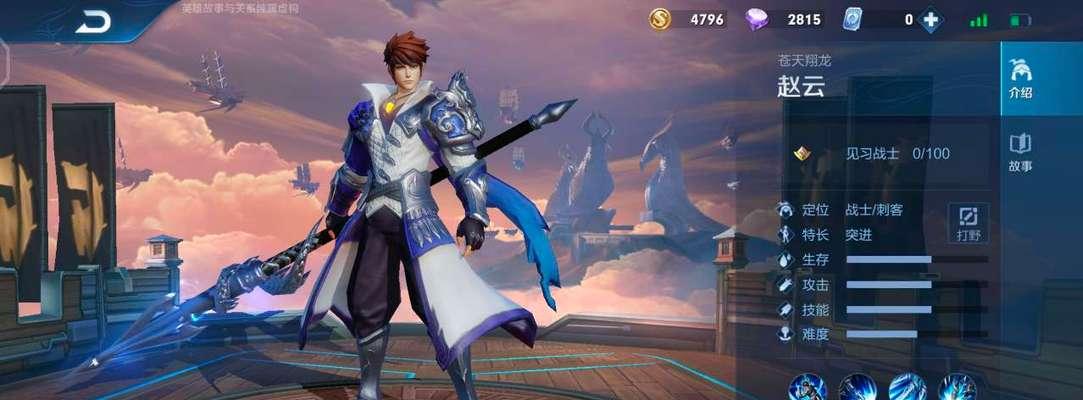Viewport: 1083px width, 400px height.
Task: Tap the plus button to add vouchers
Action: (931, 20)
